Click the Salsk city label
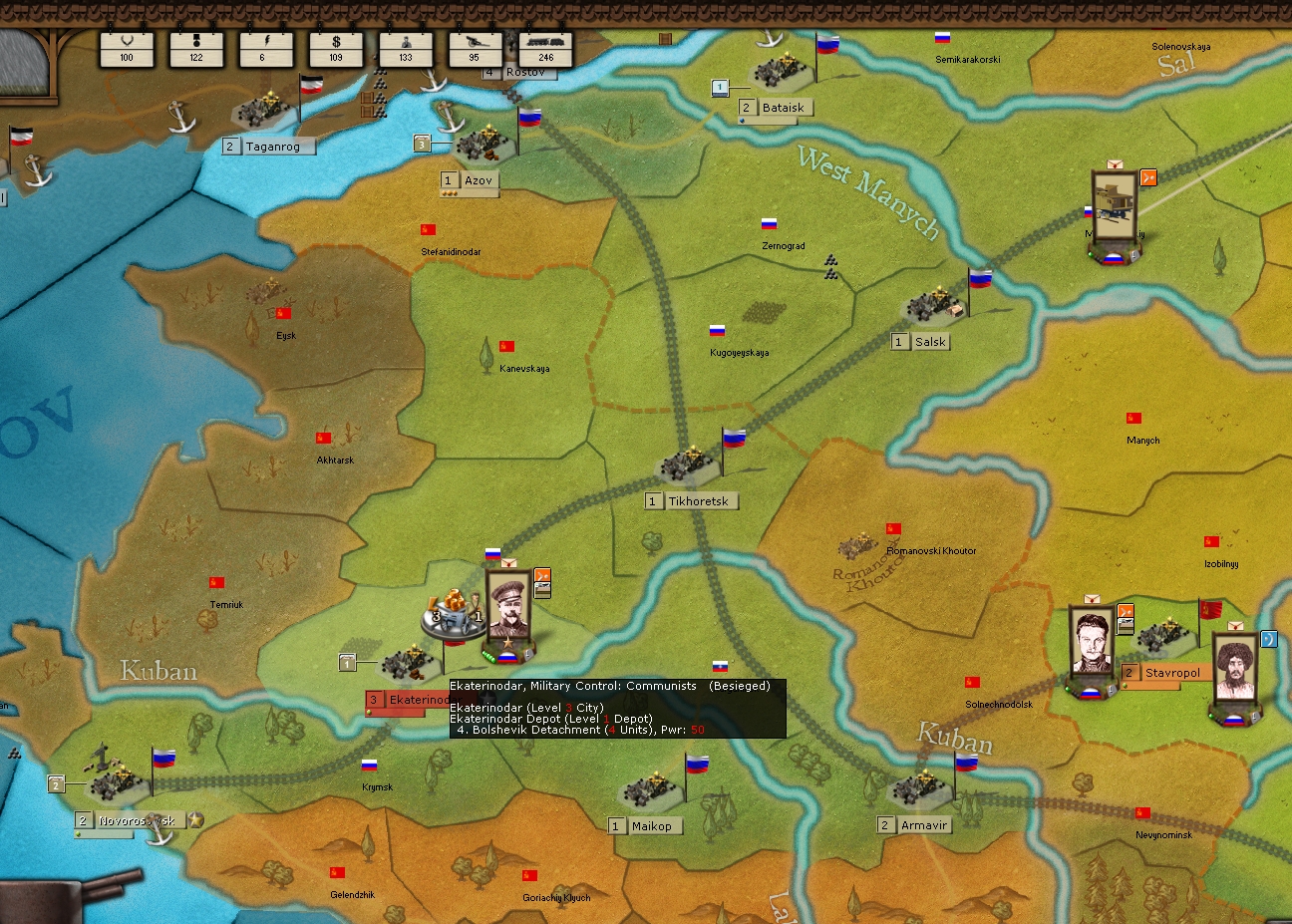 929,342
